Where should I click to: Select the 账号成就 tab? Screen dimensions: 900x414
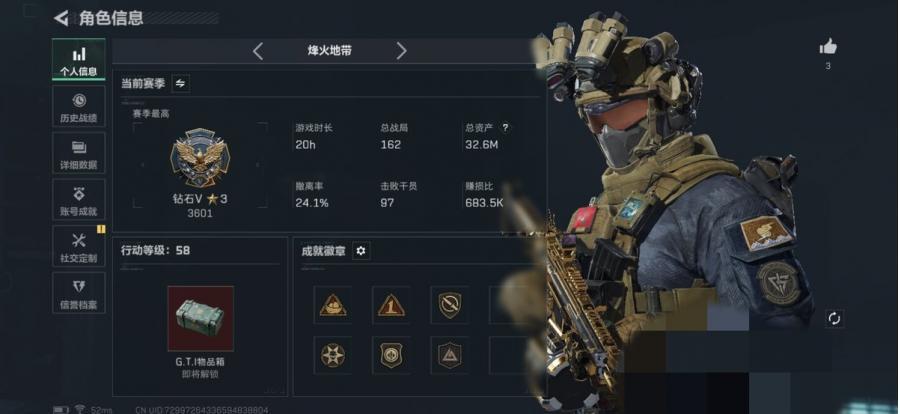pyautogui.click(x=79, y=200)
